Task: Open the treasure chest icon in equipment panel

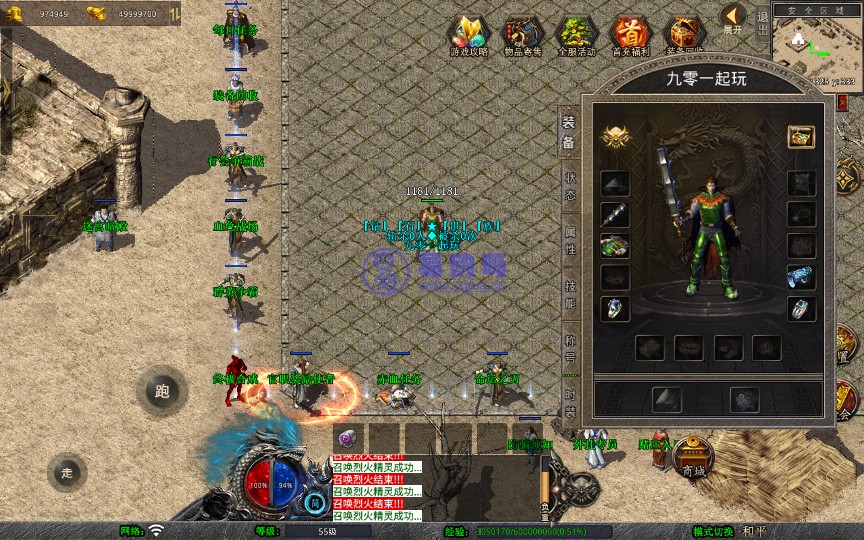Action: tap(800, 137)
